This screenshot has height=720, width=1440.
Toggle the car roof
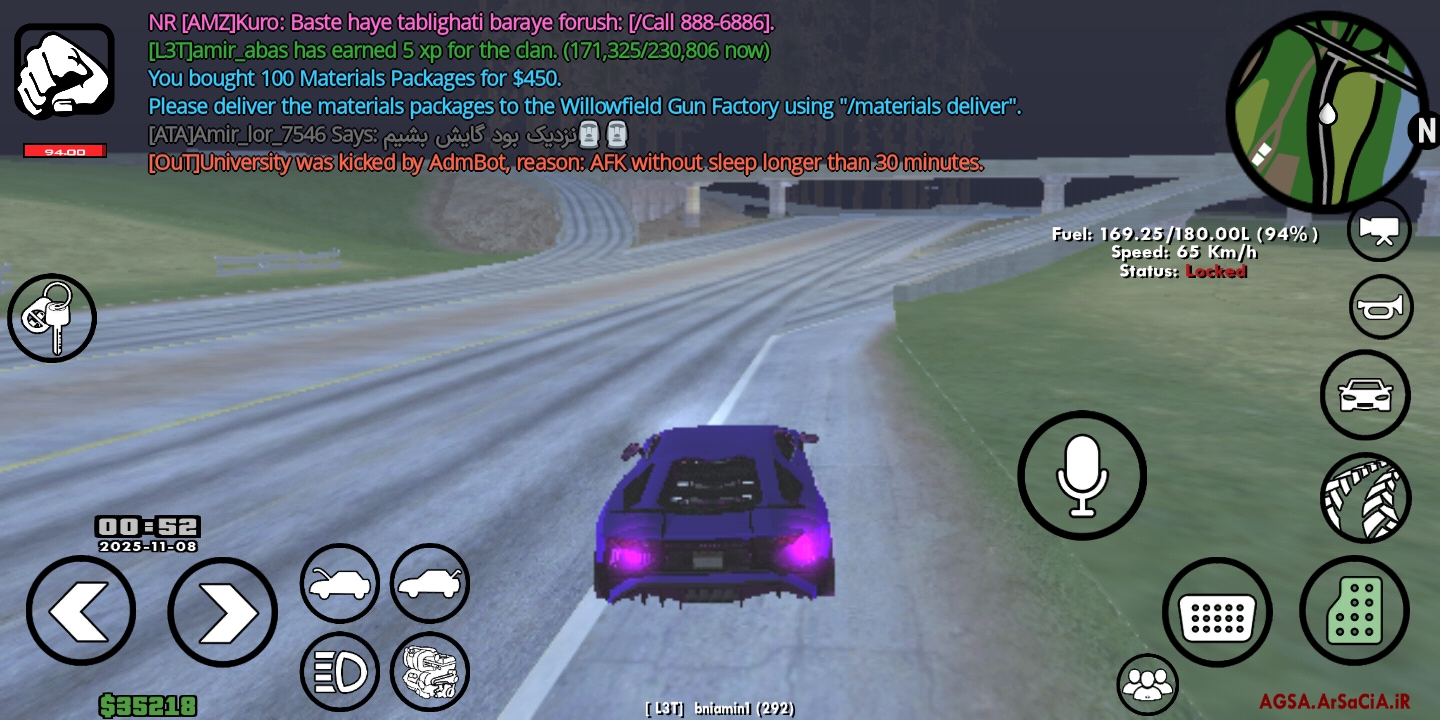click(429, 581)
